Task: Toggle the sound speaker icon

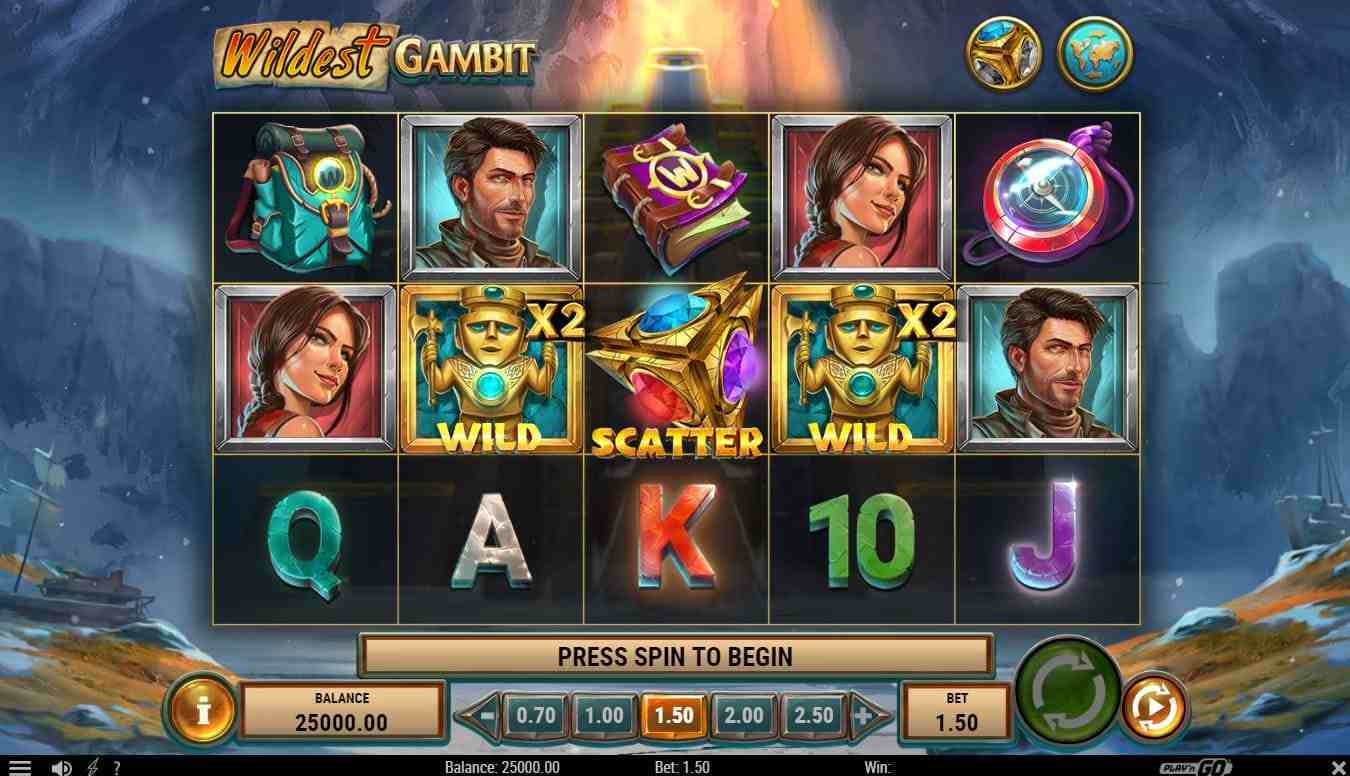Action: (x=61, y=767)
